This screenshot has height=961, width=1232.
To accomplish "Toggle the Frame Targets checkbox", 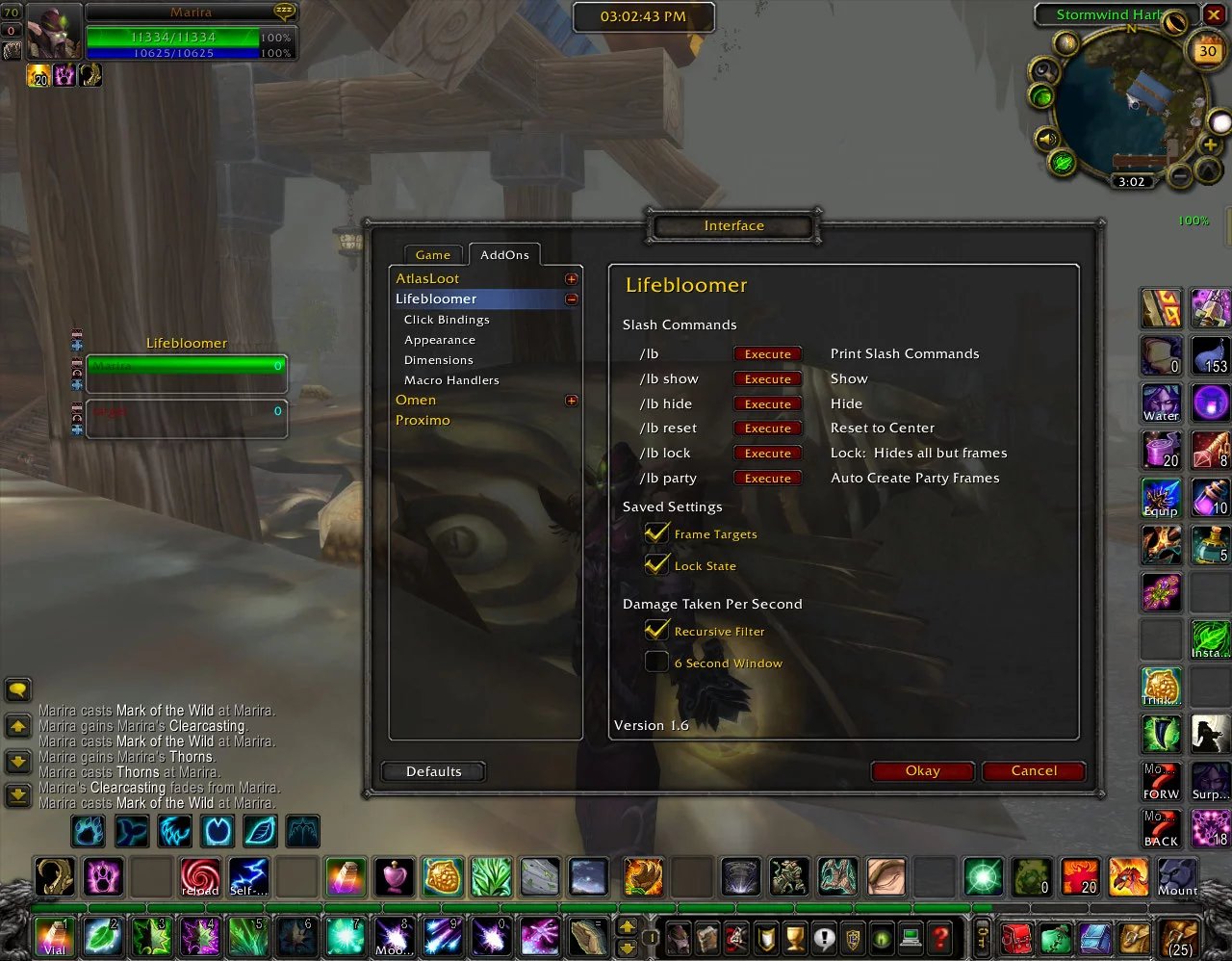I will 656,533.
